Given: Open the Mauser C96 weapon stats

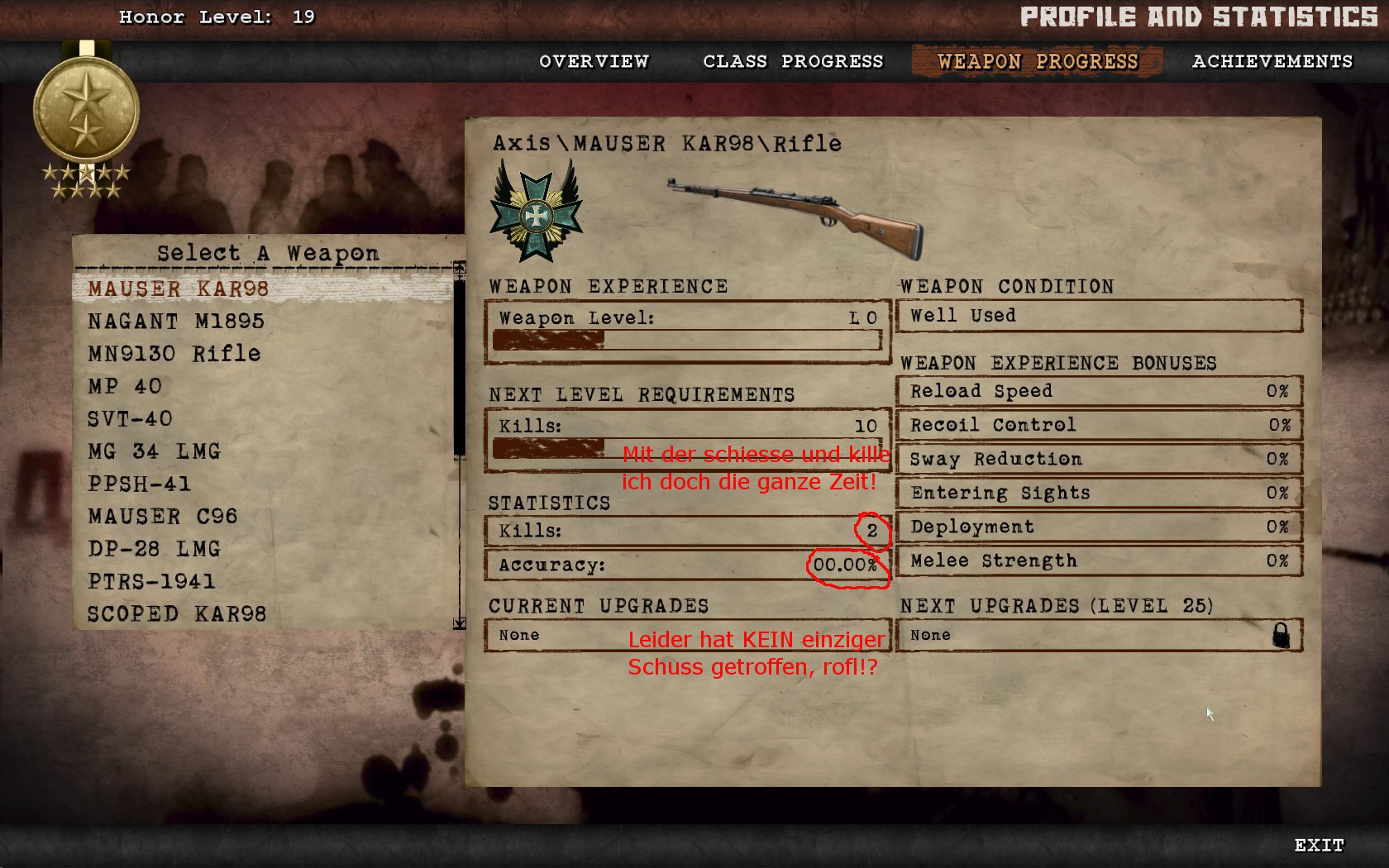Looking at the screenshot, I should click(163, 517).
